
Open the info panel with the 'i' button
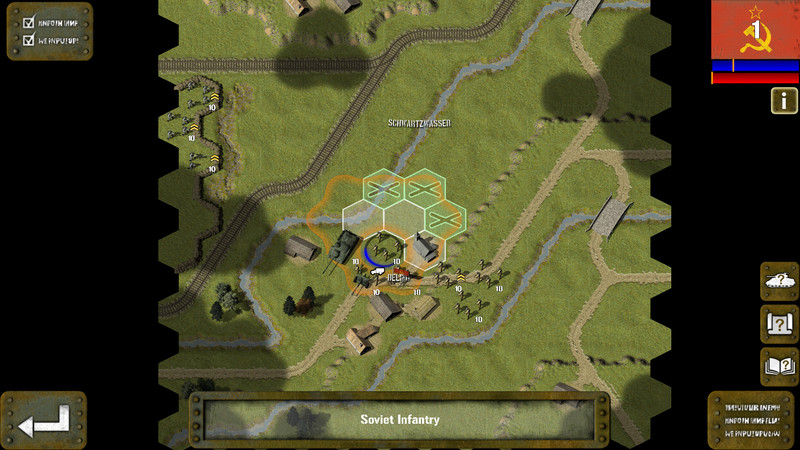click(x=783, y=100)
